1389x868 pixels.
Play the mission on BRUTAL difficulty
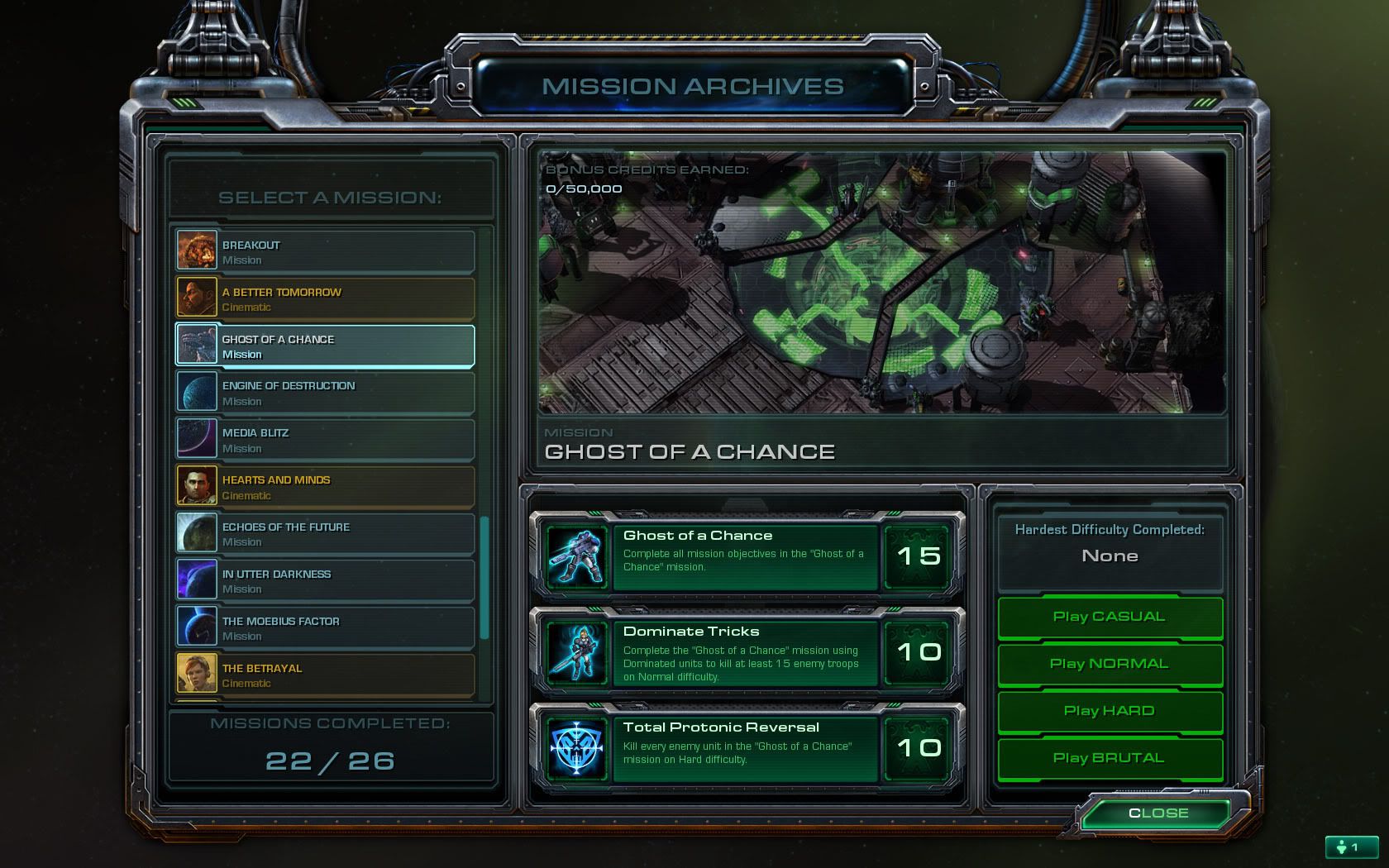[x=1110, y=758]
